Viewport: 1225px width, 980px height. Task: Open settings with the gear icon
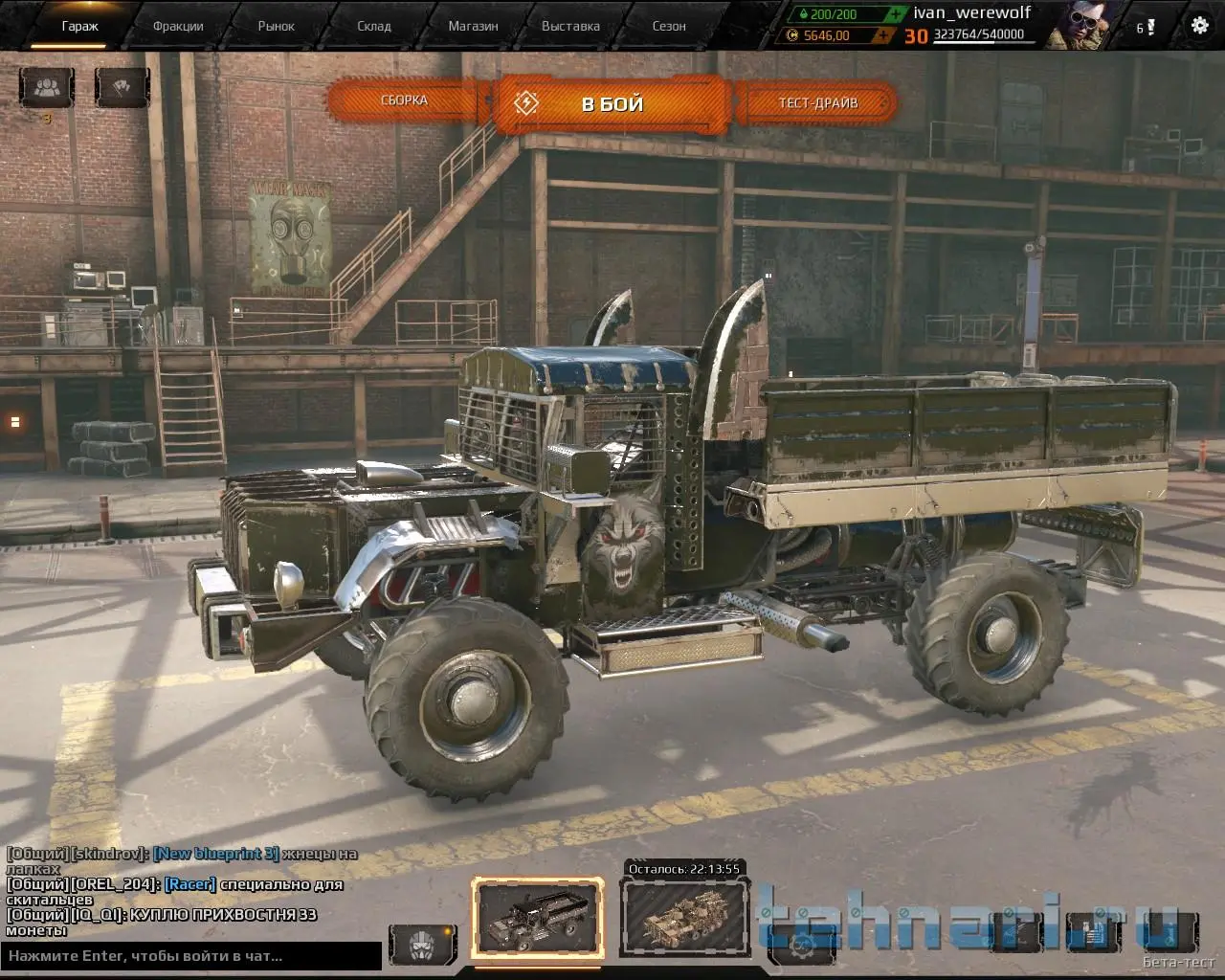(1199, 26)
